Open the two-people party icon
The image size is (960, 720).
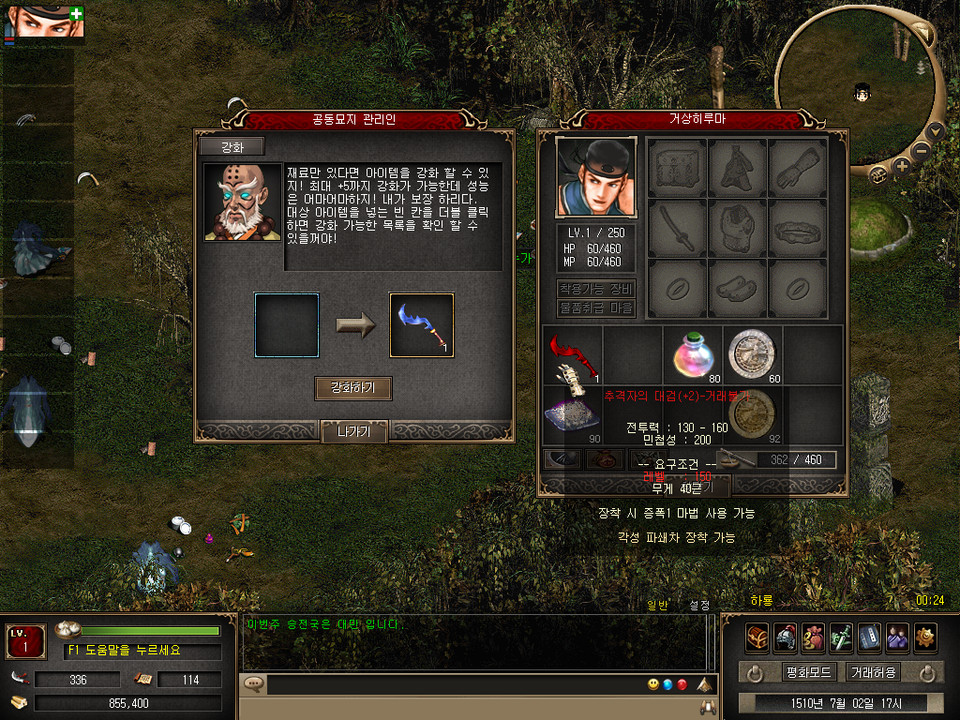coord(897,636)
